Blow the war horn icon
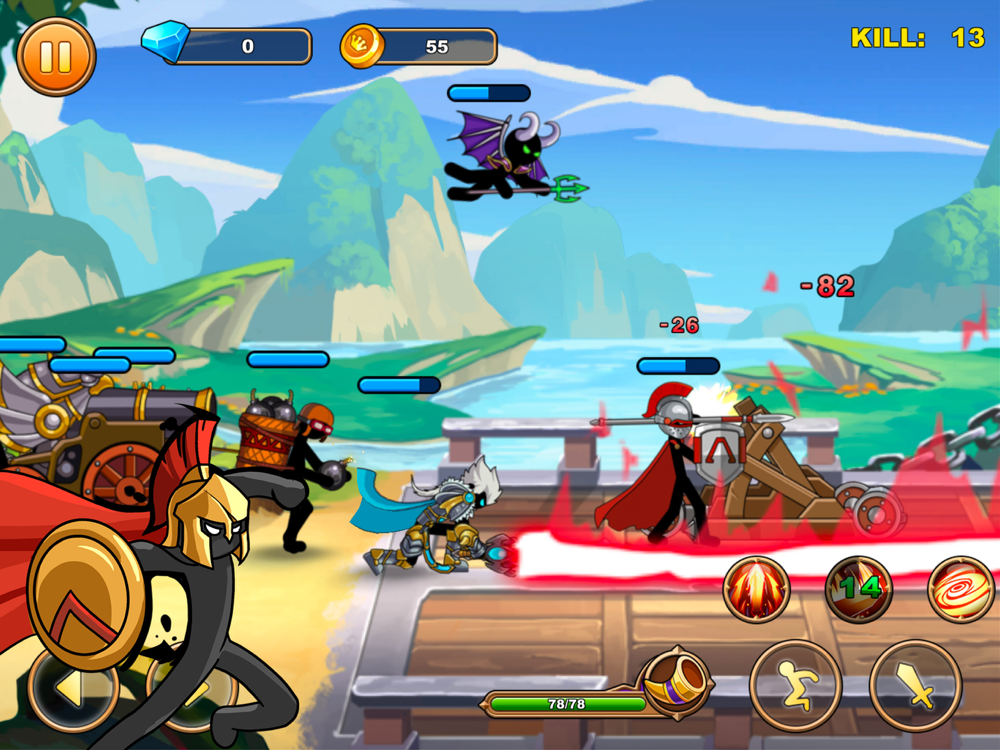 coord(676,682)
